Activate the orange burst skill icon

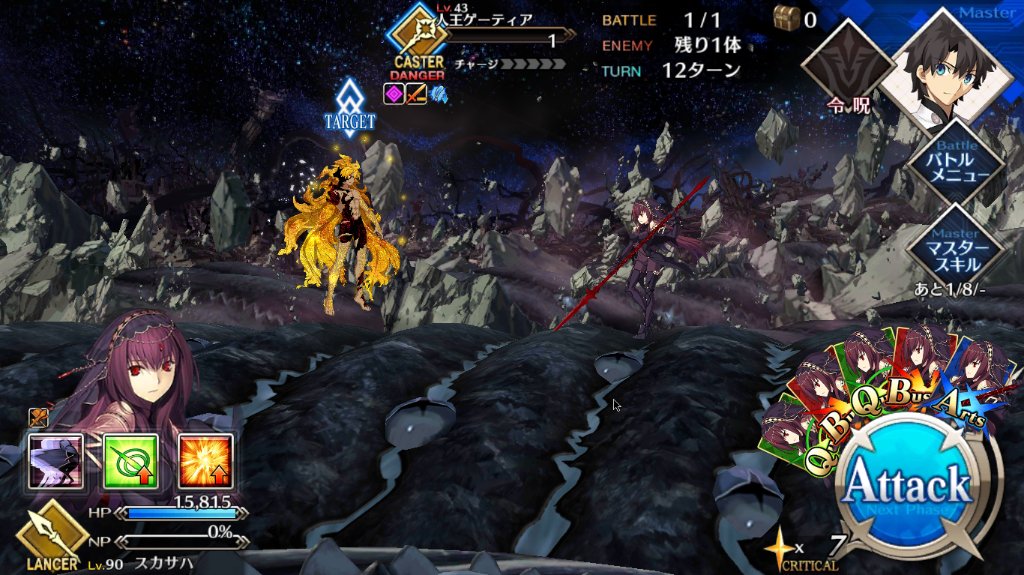[x=205, y=461]
